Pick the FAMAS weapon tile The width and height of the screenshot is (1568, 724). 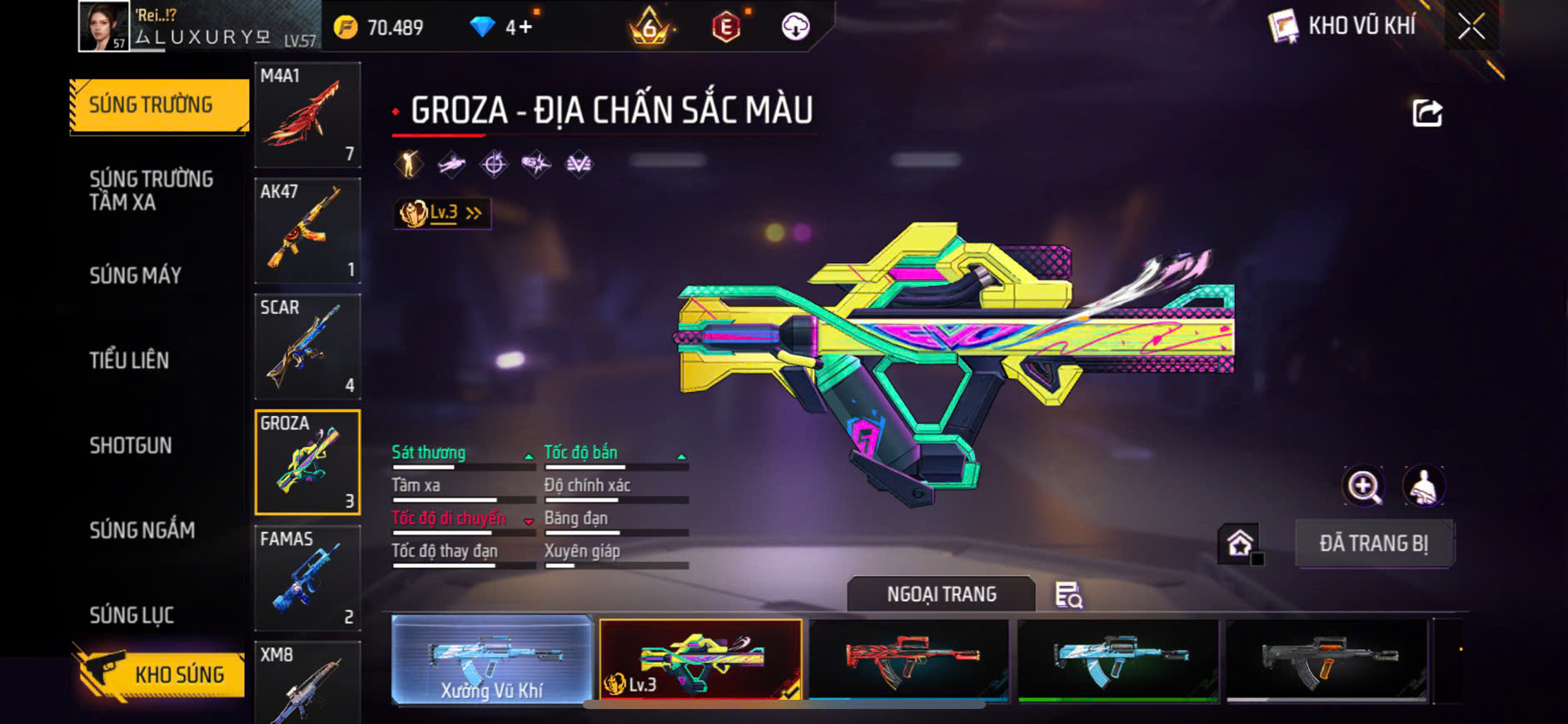pyautogui.click(x=307, y=578)
